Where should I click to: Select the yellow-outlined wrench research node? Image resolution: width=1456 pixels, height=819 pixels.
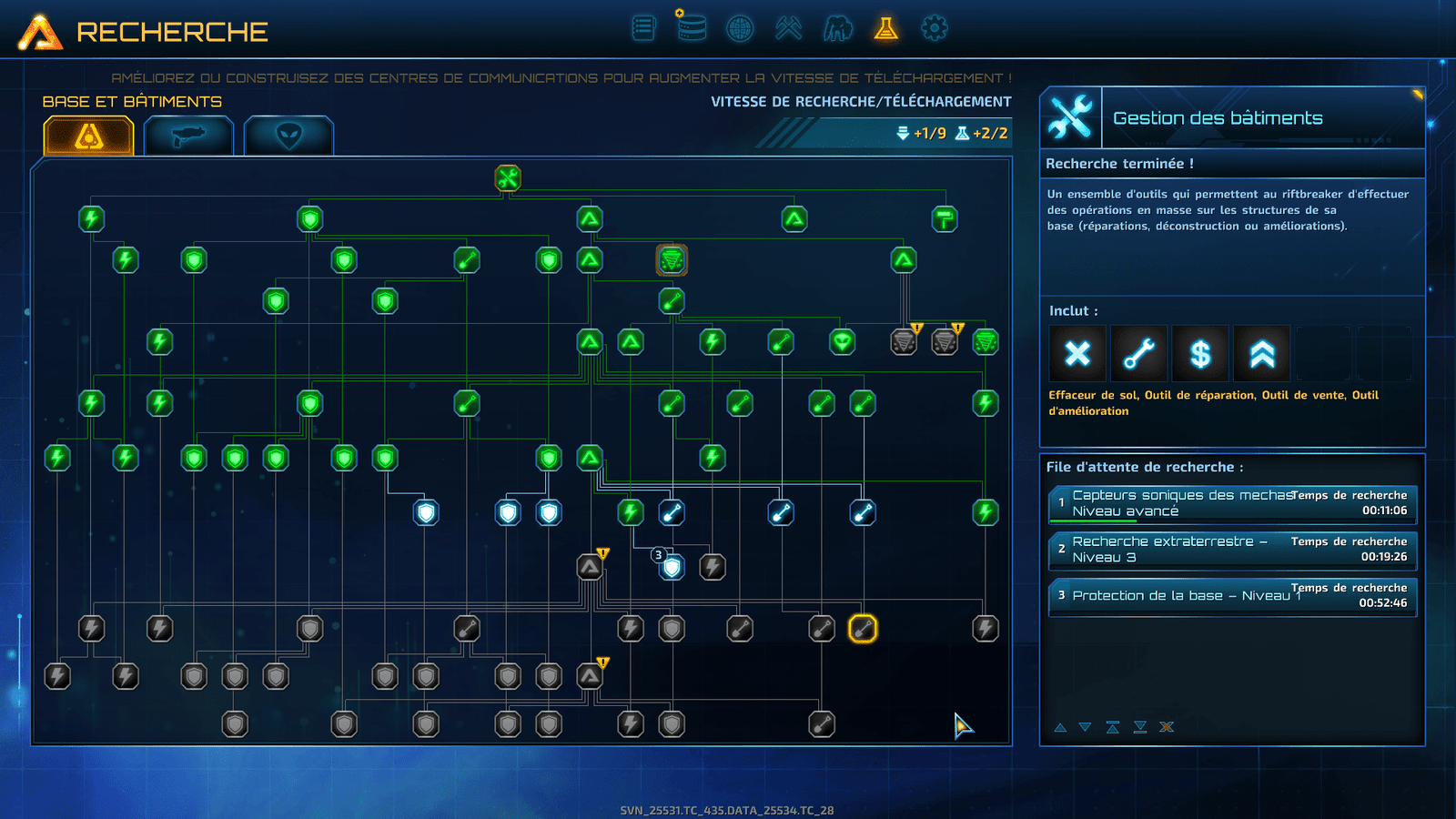click(x=863, y=628)
